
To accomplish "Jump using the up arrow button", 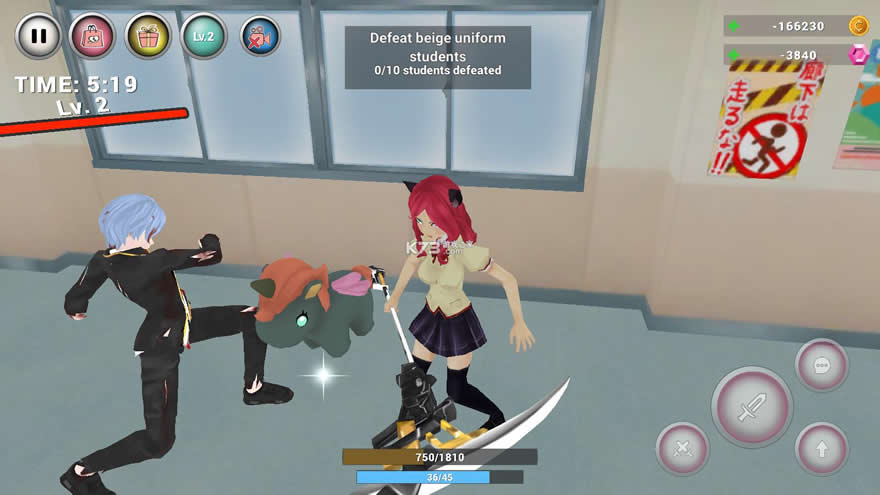I will [821, 449].
